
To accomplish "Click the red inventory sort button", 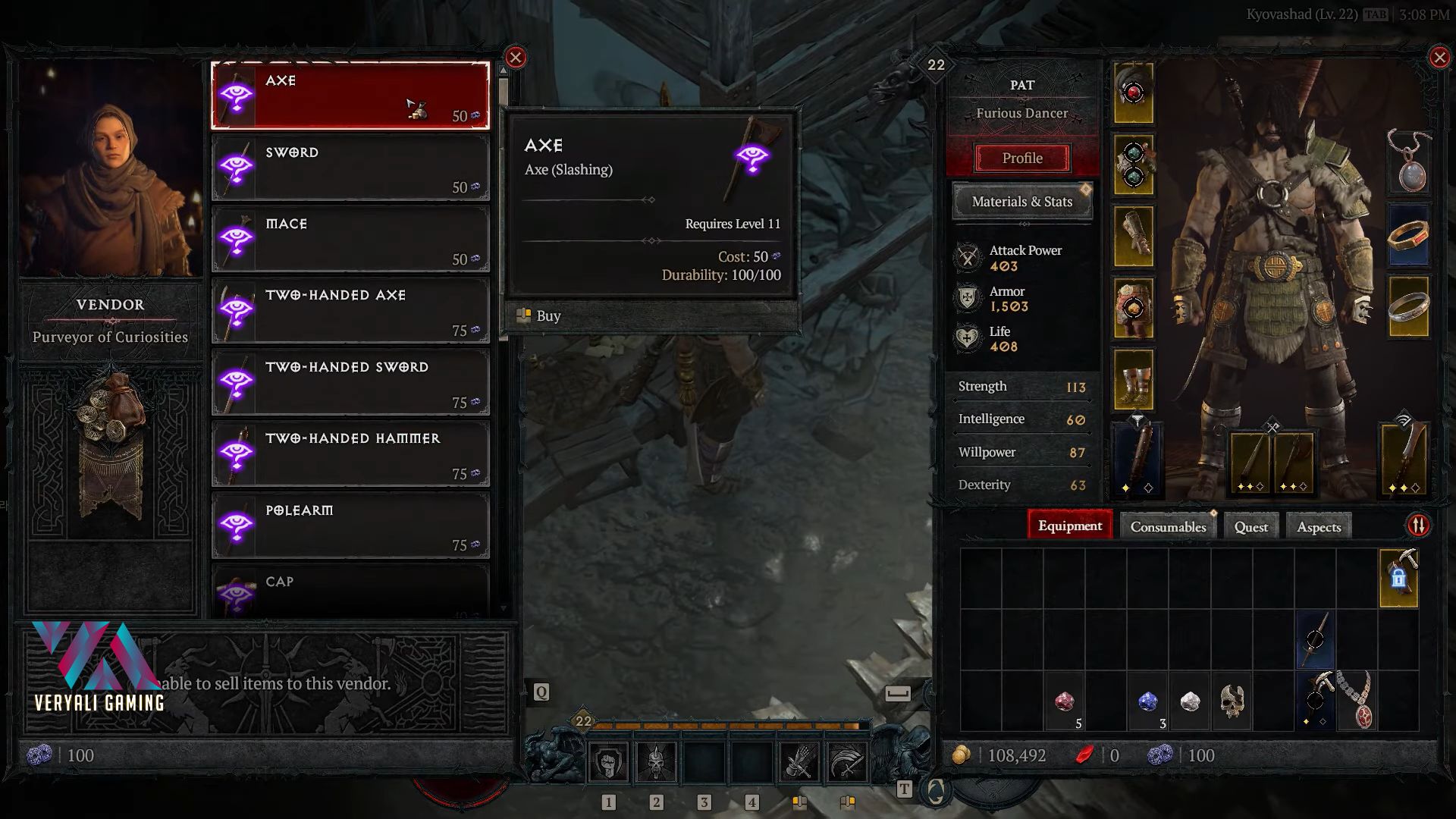I will (1418, 526).
